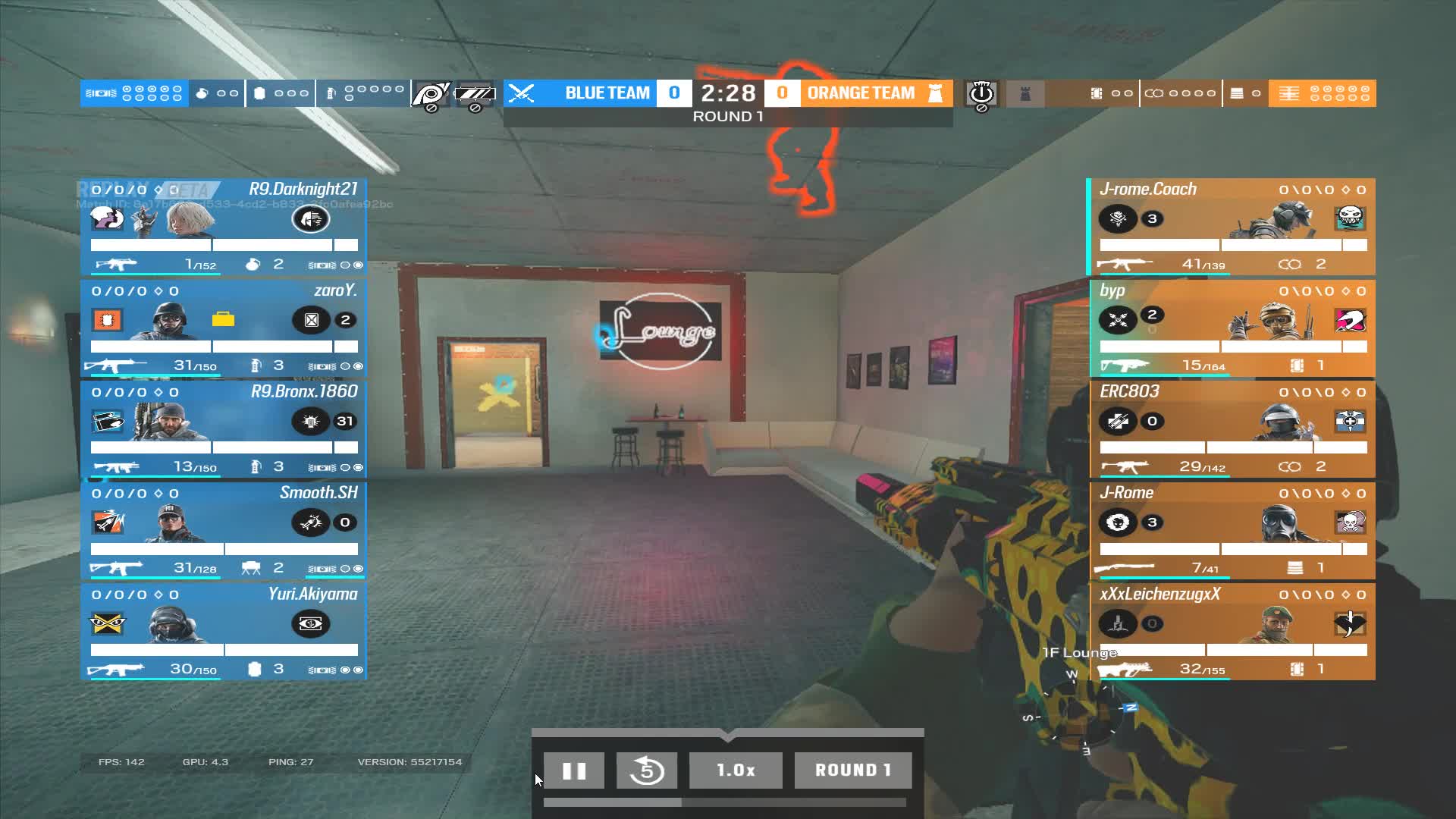Click J-rome.Coach's skull badge icon

point(1350,218)
